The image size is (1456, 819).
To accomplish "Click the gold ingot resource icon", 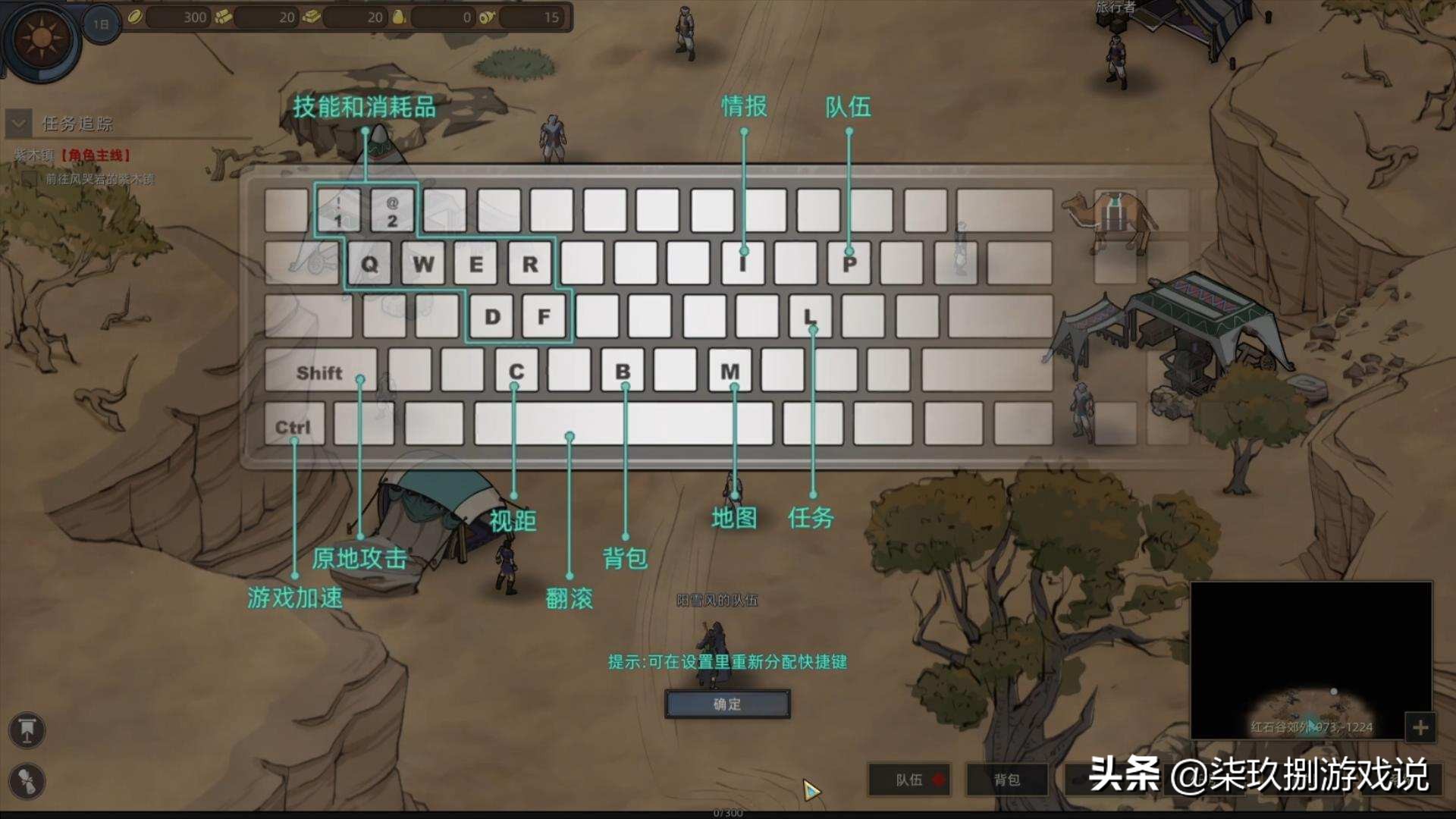I will 311,17.
